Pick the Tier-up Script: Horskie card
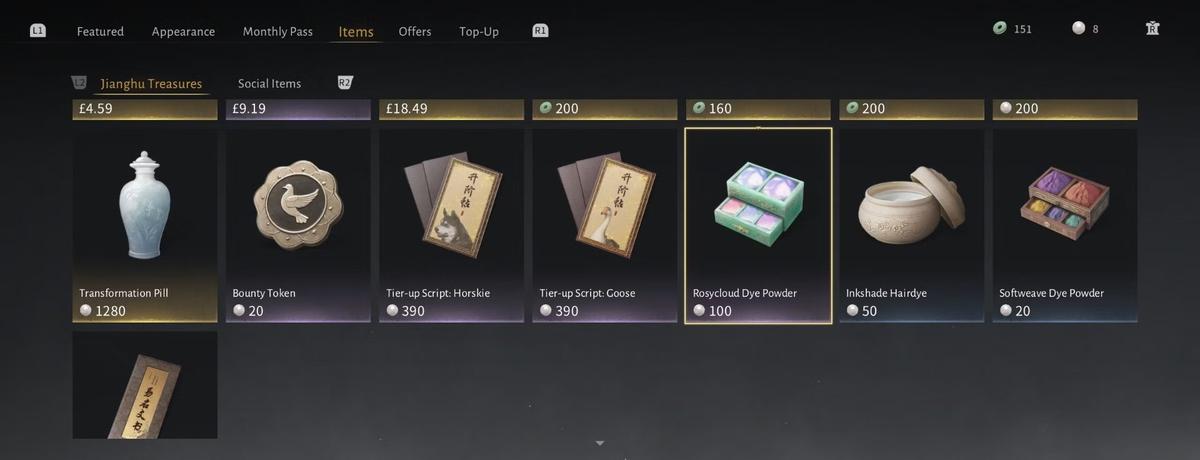The width and height of the screenshot is (1200, 460). pos(451,225)
